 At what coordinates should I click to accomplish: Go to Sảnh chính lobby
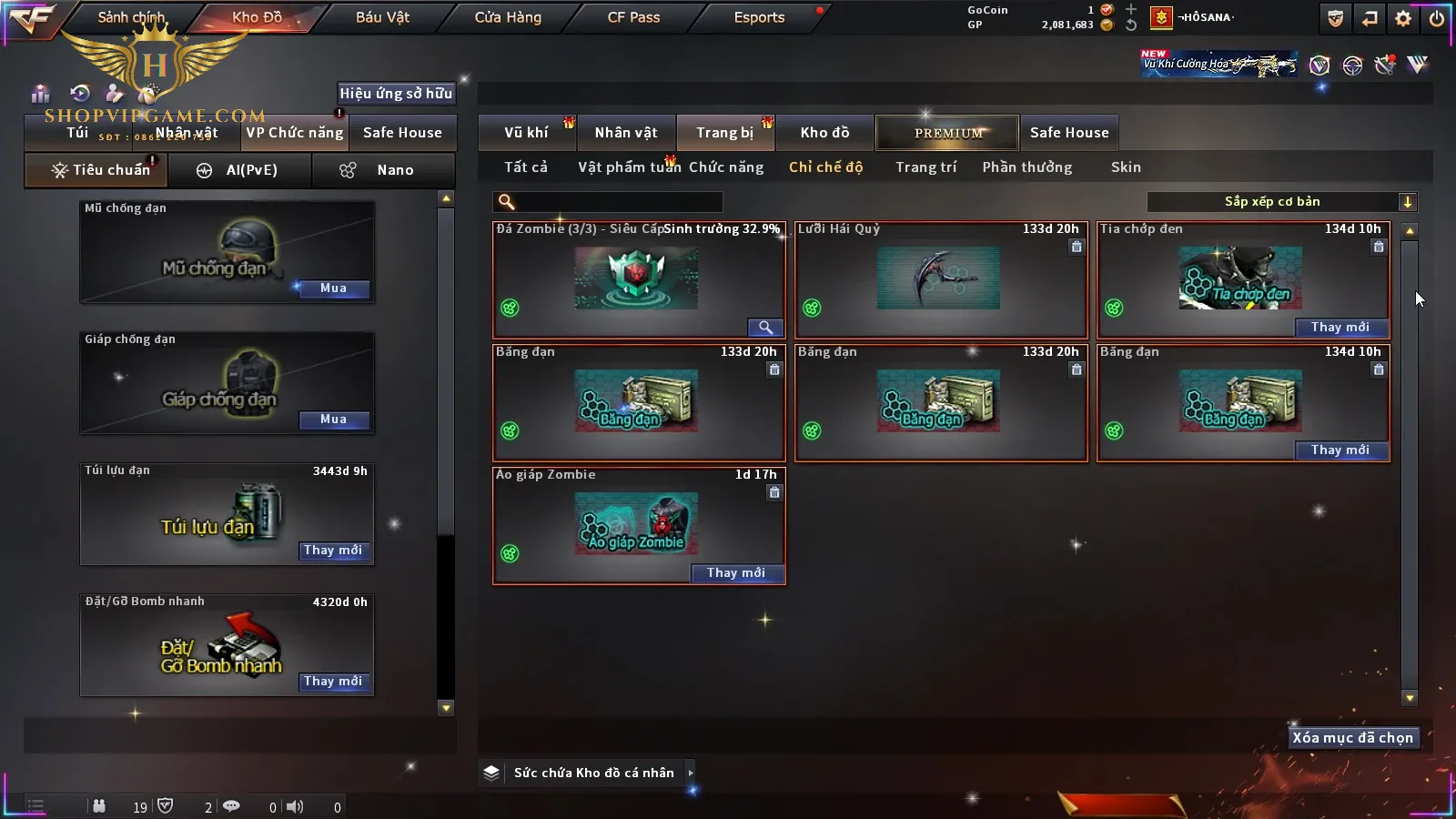click(131, 17)
